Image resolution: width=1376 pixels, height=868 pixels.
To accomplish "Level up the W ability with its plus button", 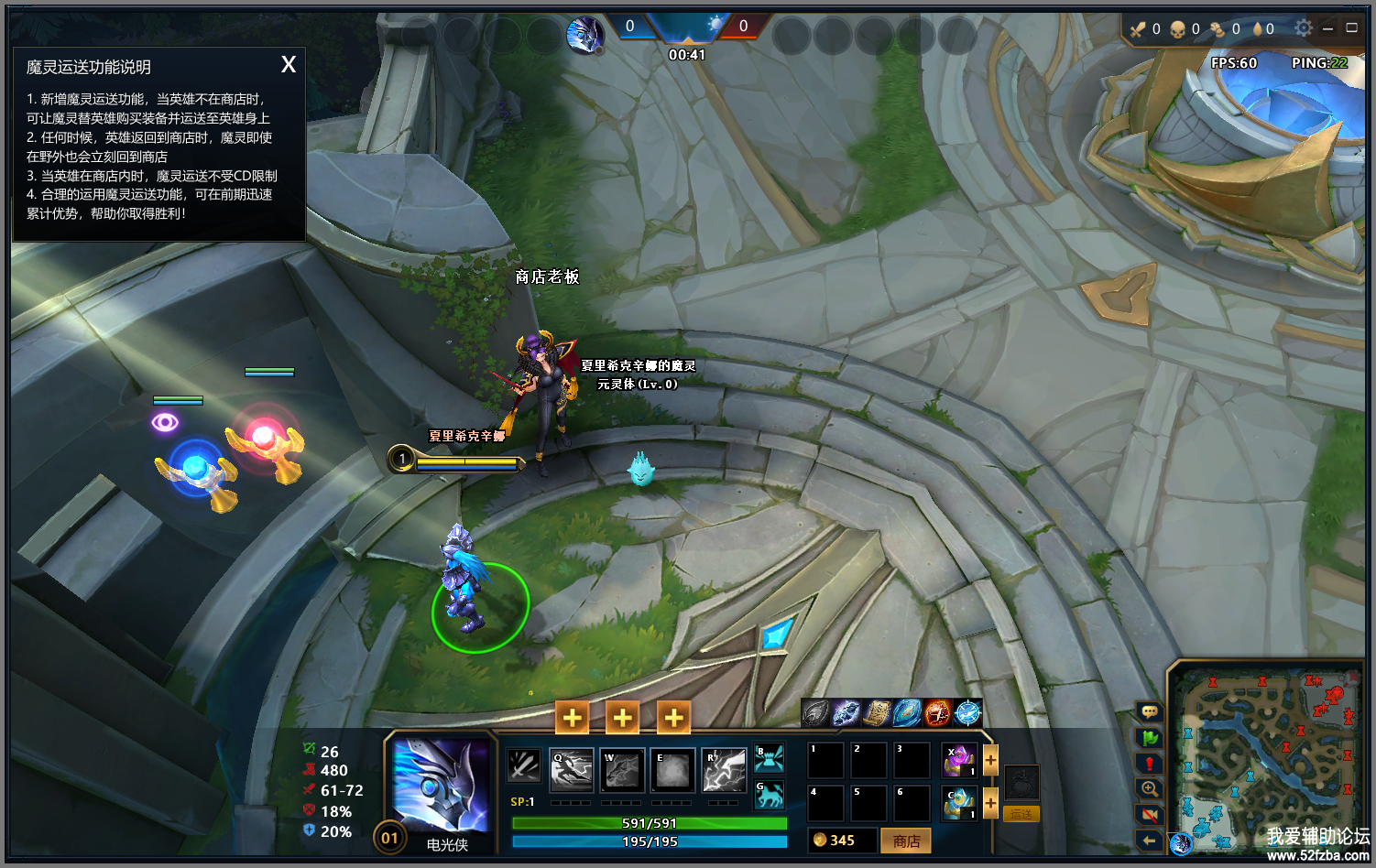I will [622, 718].
